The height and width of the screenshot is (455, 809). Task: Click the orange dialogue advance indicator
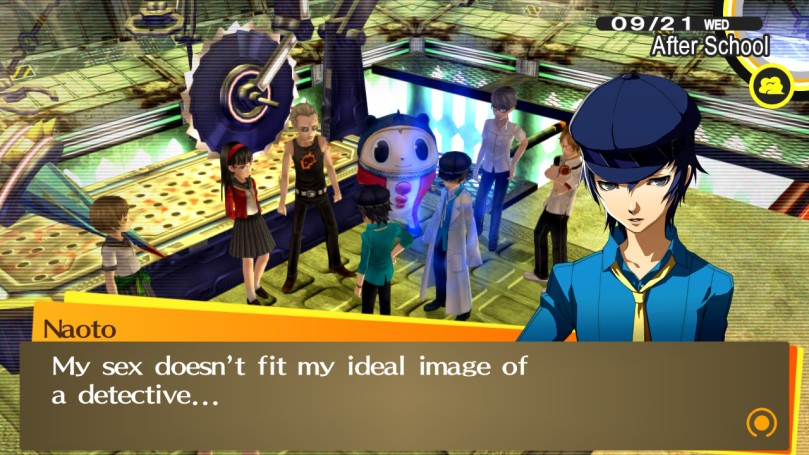[x=761, y=421]
